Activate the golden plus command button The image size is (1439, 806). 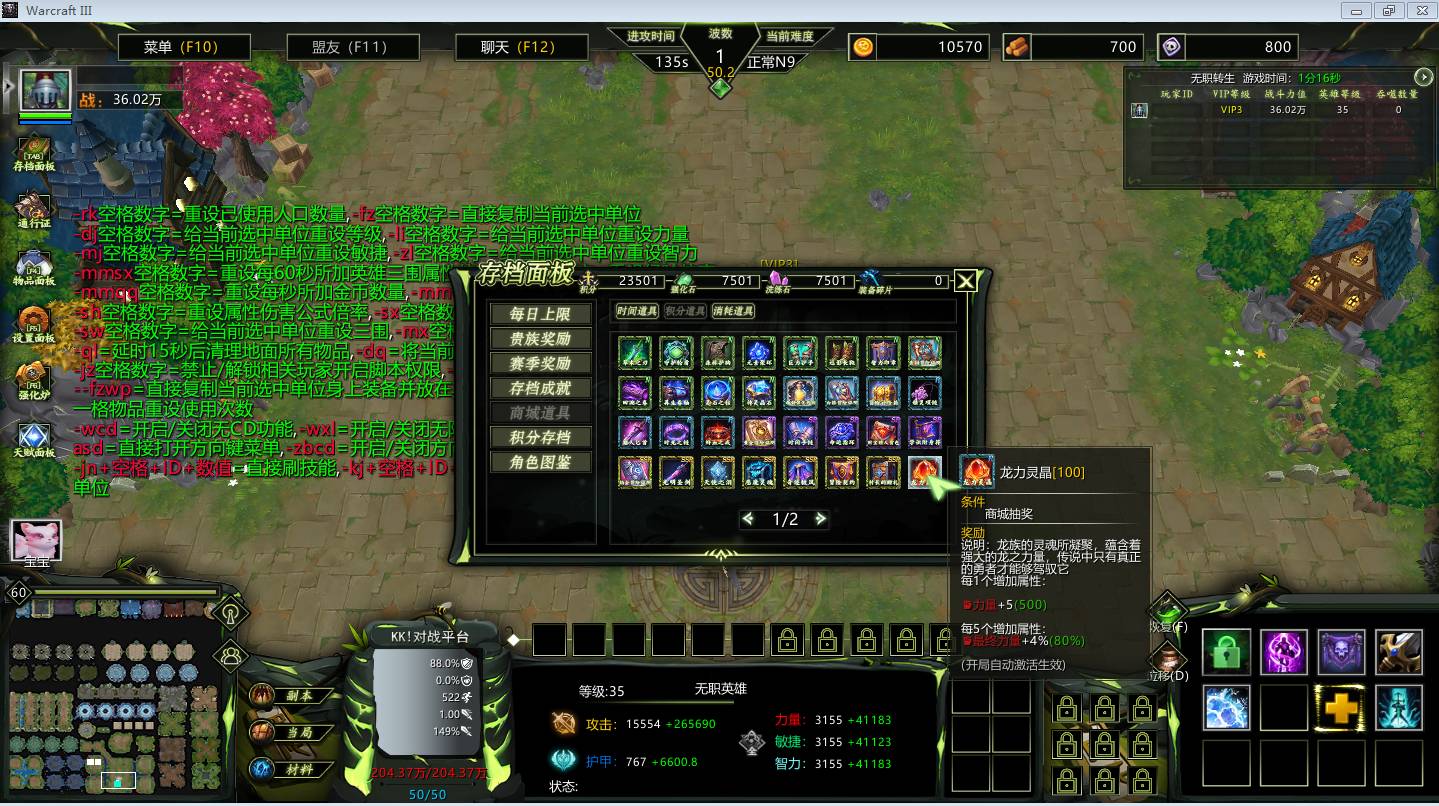tap(1341, 708)
